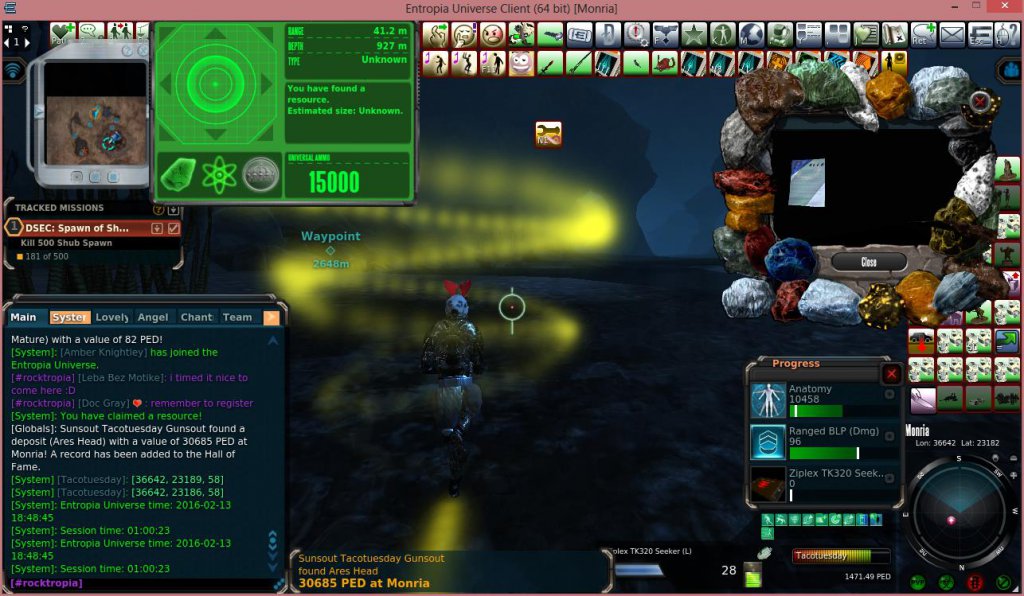Select the atom enmatter finder mode
The height and width of the screenshot is (596, 1024).
219,175
